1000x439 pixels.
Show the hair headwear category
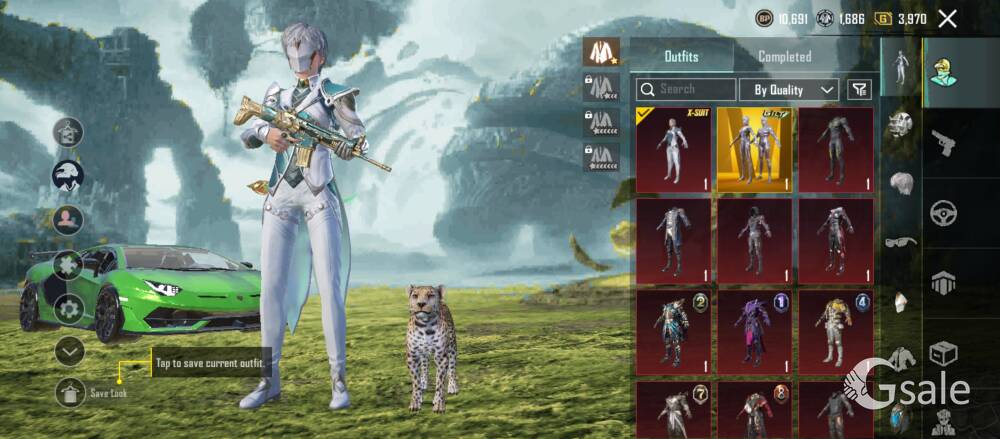click(900, 183)
